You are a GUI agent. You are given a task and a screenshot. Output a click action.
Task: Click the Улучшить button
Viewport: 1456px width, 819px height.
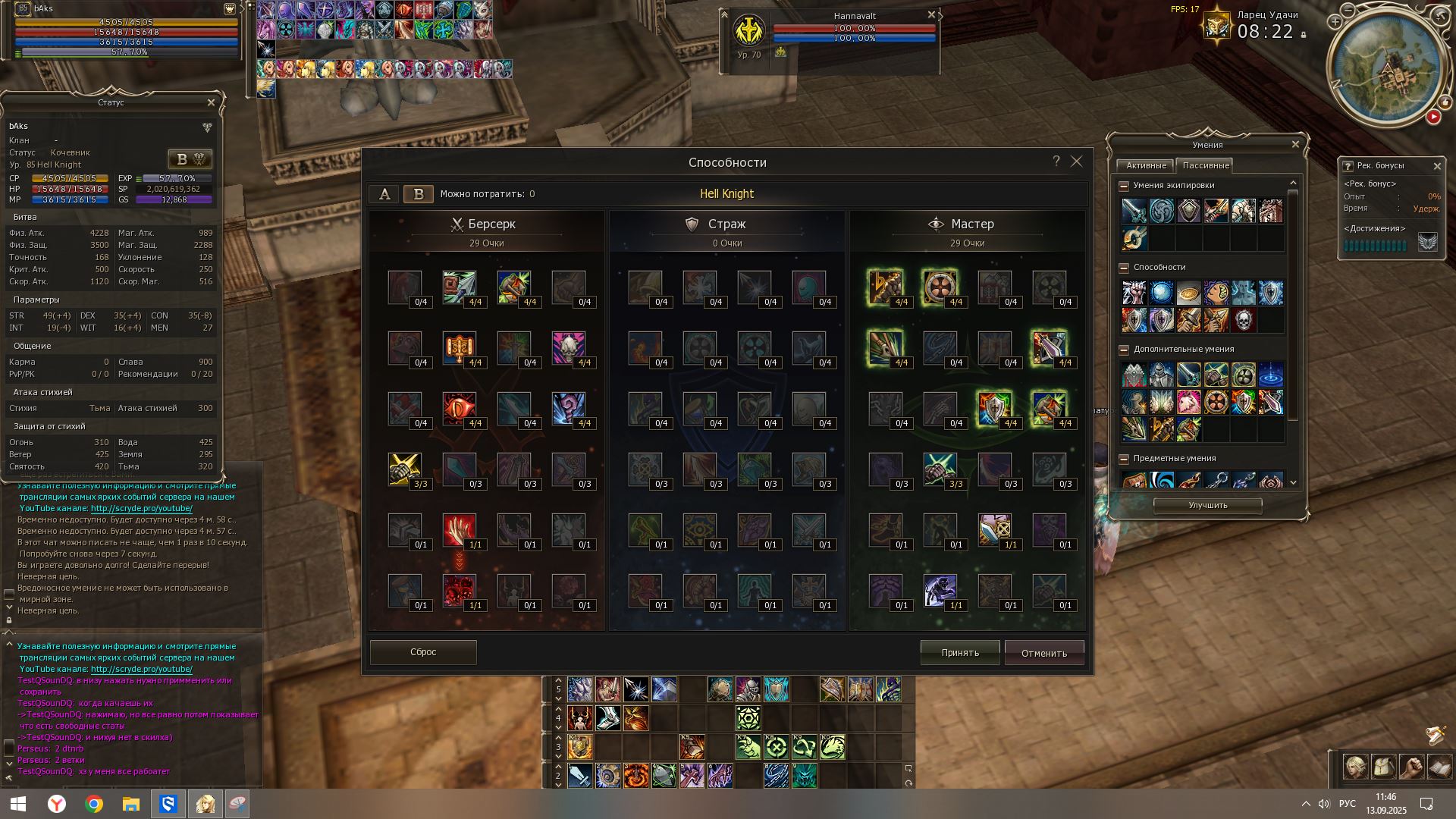tap(1207, 505)
